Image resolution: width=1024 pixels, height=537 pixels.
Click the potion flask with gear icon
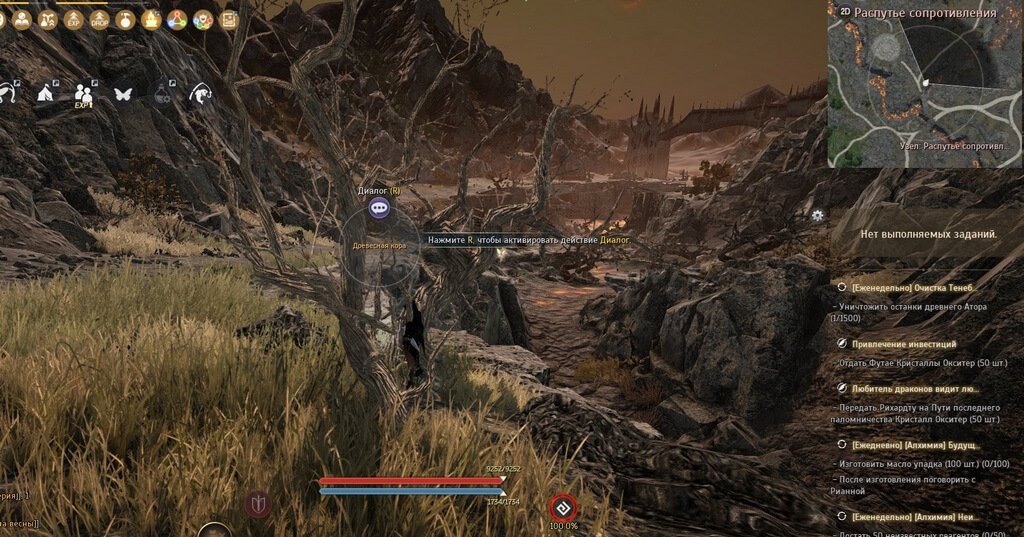(x=163, y=93)
